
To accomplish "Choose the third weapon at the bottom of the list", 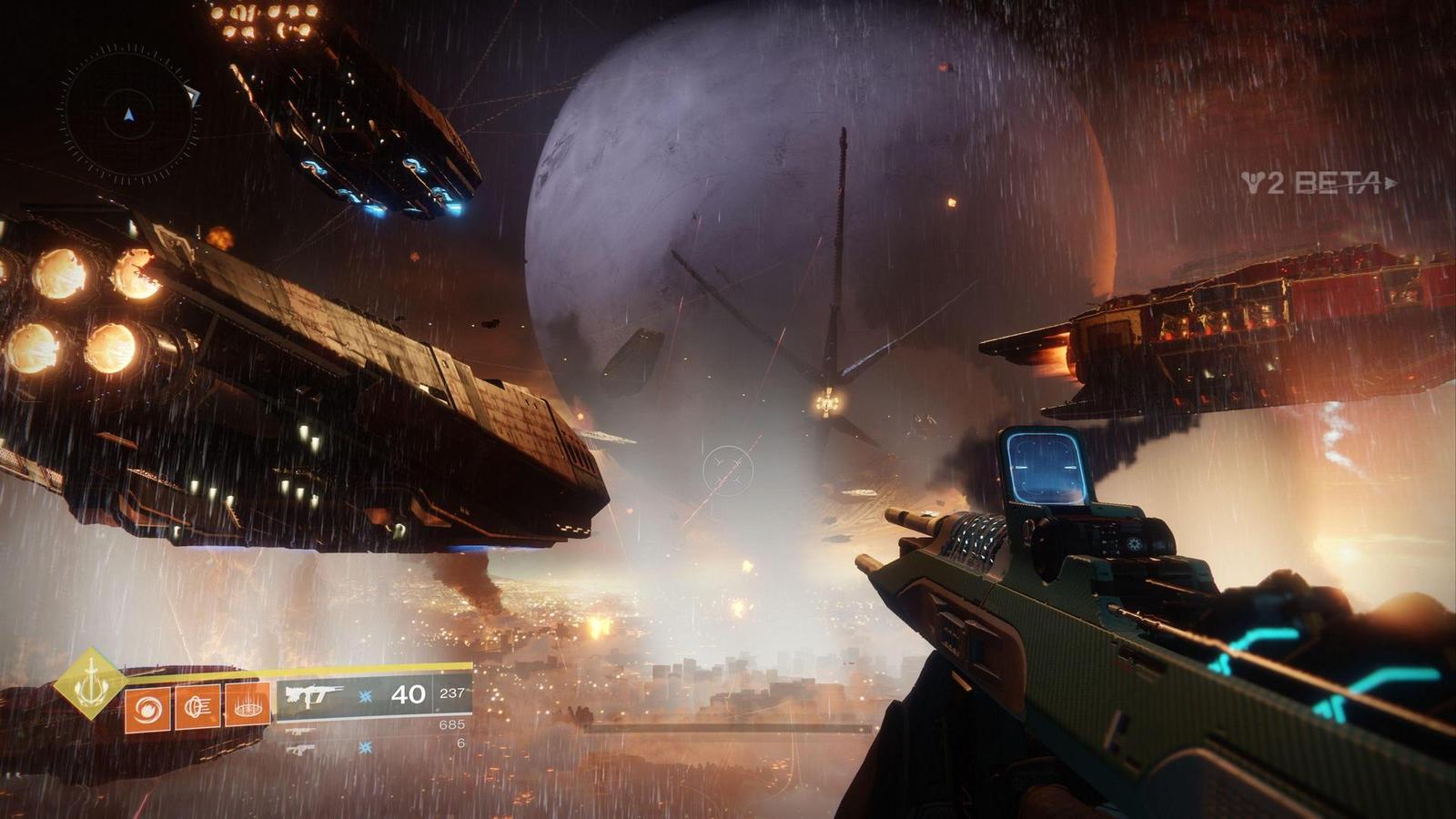I will [x=300, y=750].
